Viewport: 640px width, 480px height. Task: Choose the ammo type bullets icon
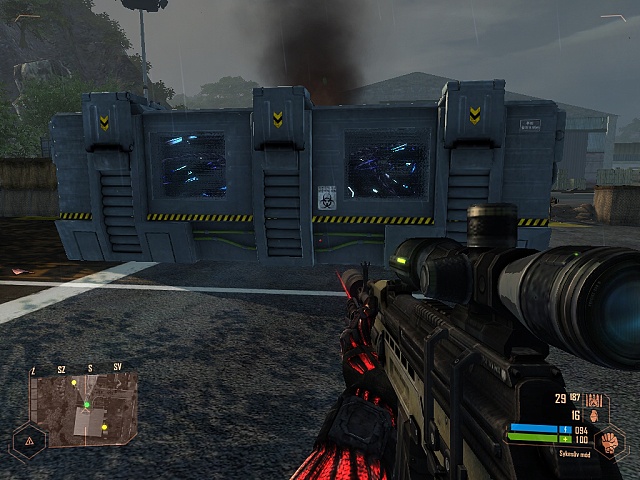(593, 399)
